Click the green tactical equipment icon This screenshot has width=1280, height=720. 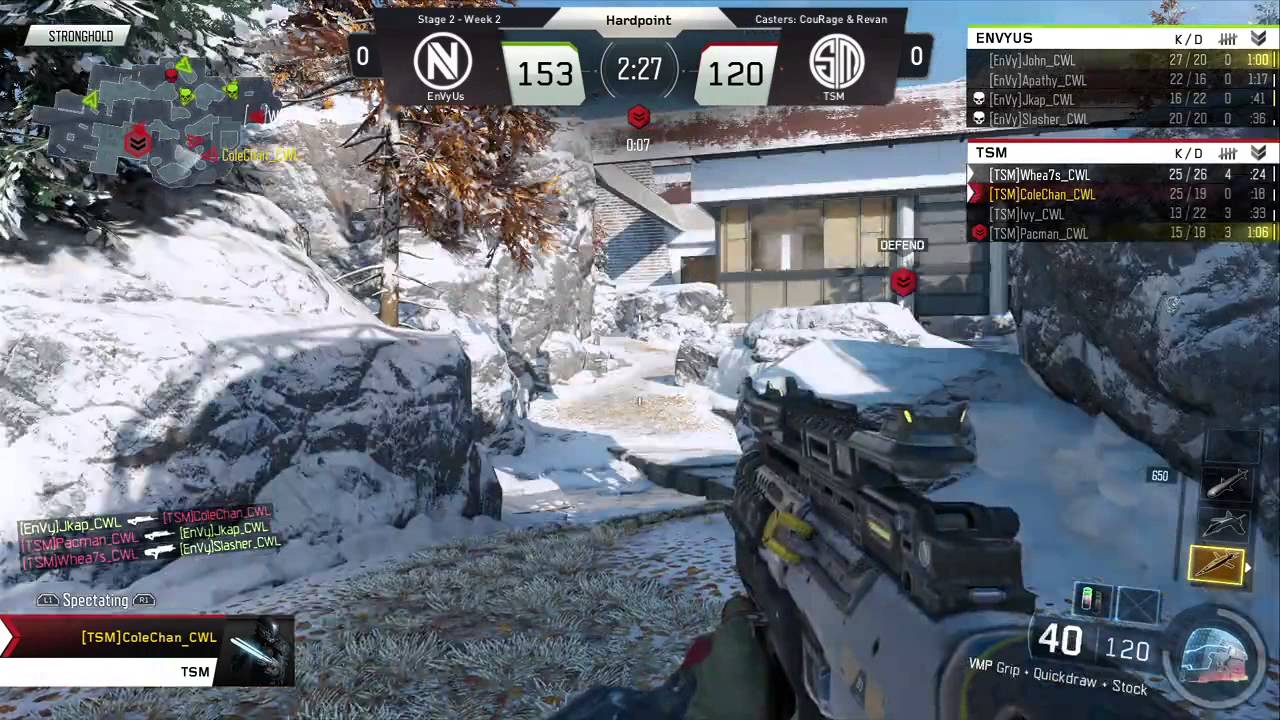coord(1091,600)
